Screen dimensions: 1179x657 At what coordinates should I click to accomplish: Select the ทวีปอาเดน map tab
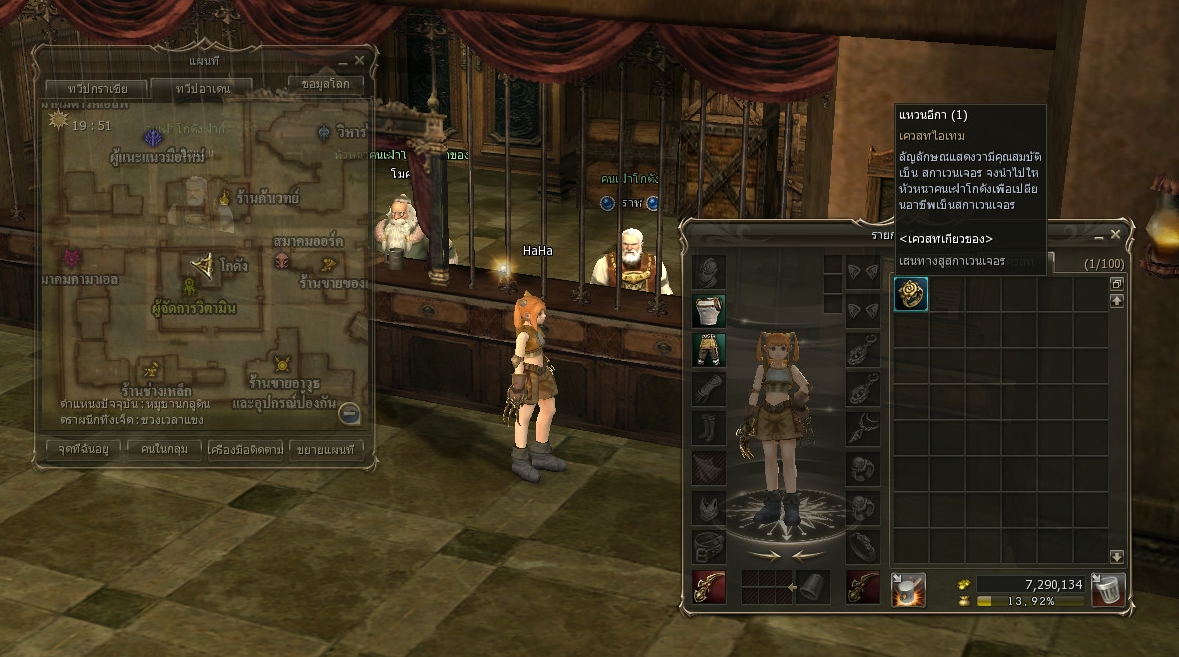[203, 89]
